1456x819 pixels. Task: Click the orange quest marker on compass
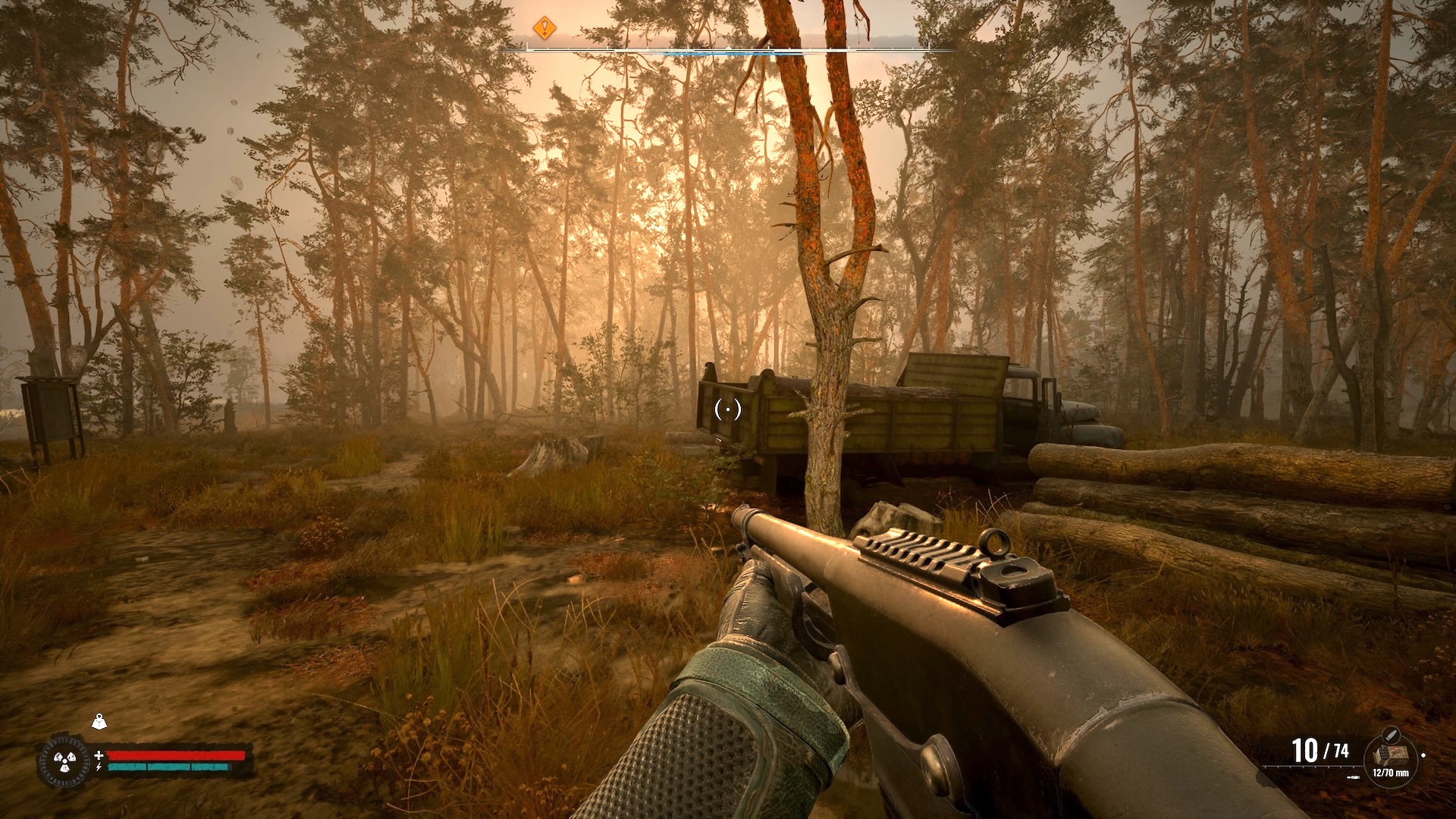pyautogui.click(x=544, y=29)
